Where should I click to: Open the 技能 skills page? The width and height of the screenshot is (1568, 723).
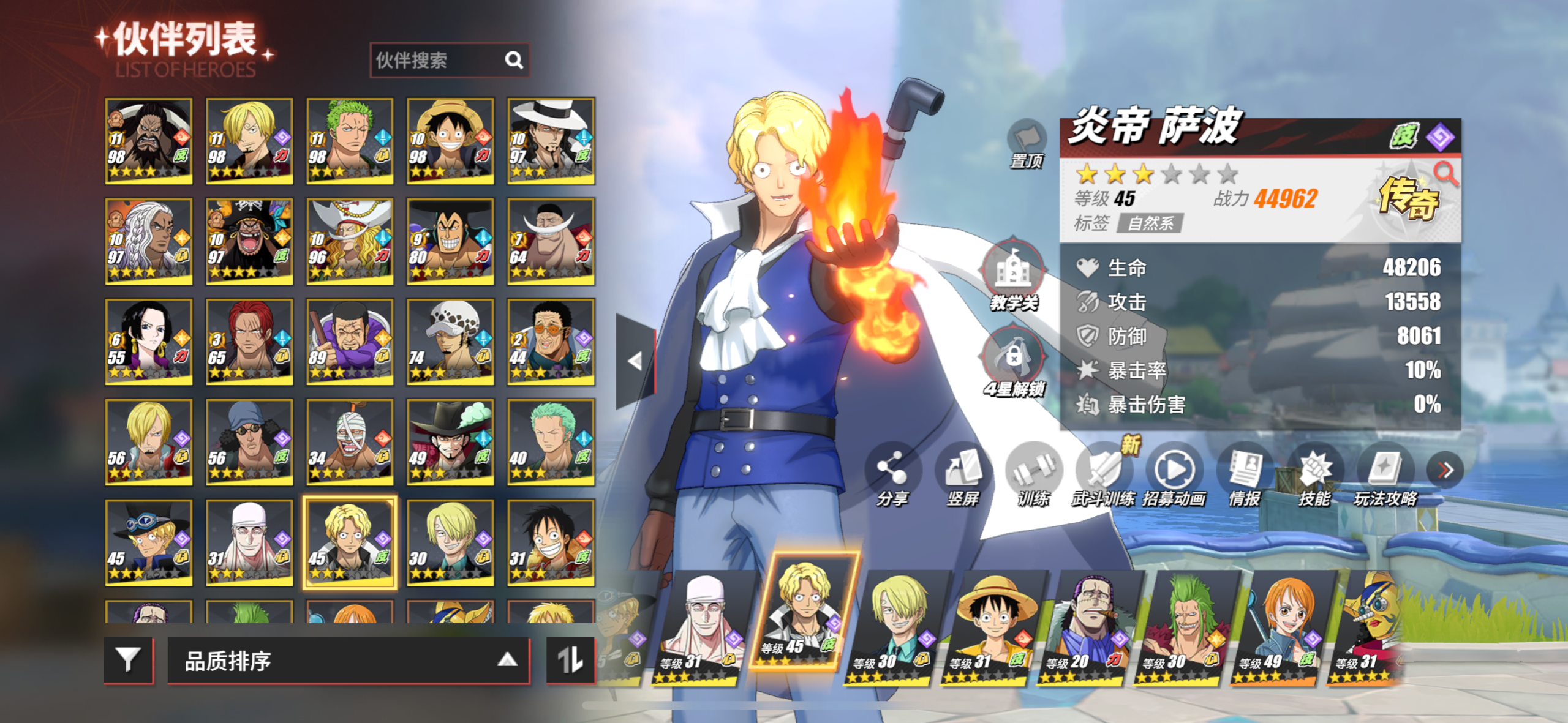1314,475
